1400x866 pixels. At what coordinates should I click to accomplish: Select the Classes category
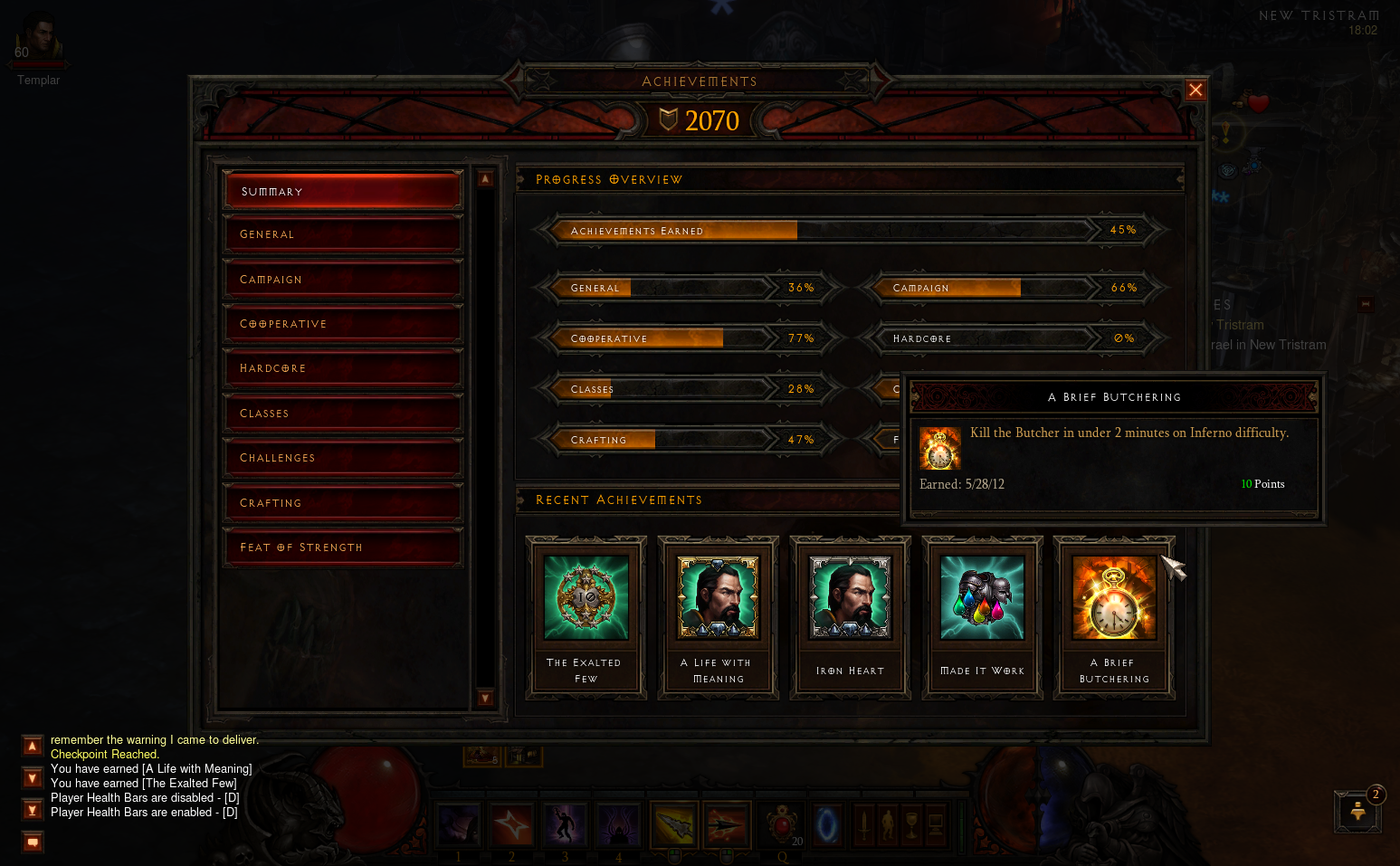coord(343,414)
